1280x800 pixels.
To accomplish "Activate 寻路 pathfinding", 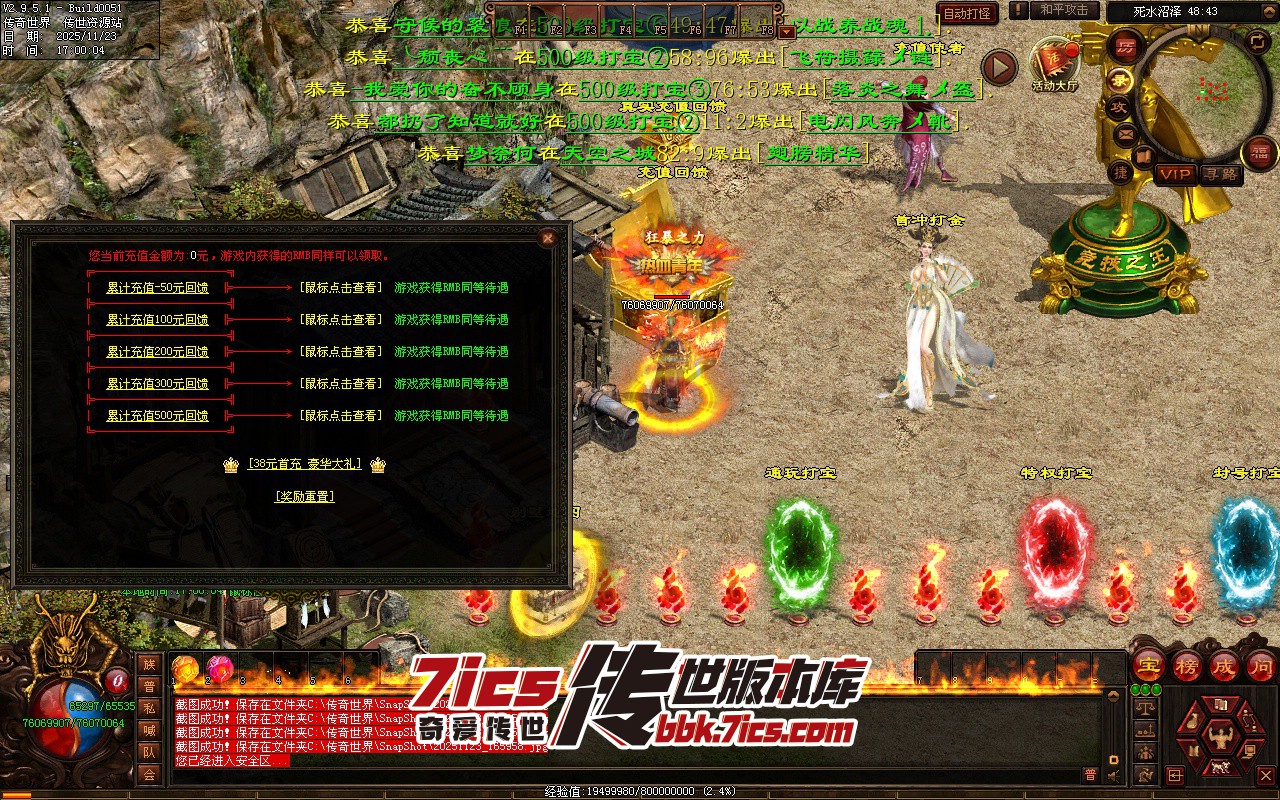I will (1219, 174).
